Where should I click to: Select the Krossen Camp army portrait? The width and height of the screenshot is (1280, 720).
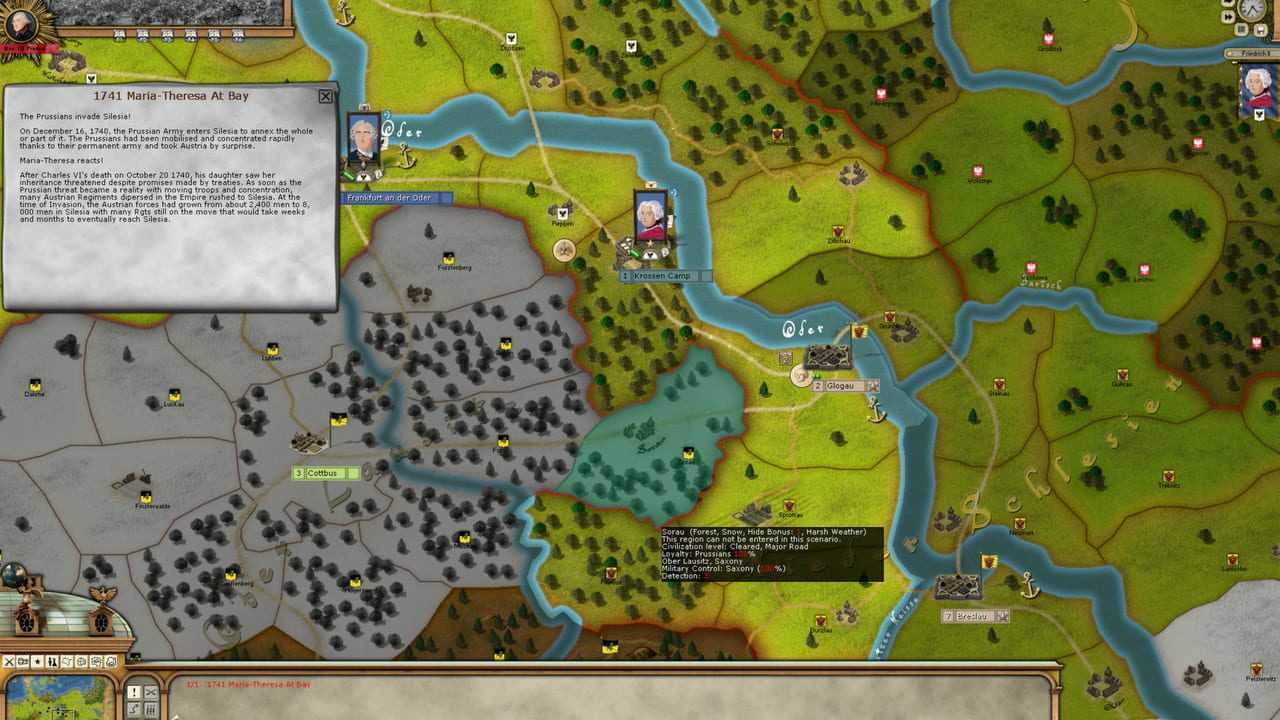pyautogui.click(x=651, y=216)
